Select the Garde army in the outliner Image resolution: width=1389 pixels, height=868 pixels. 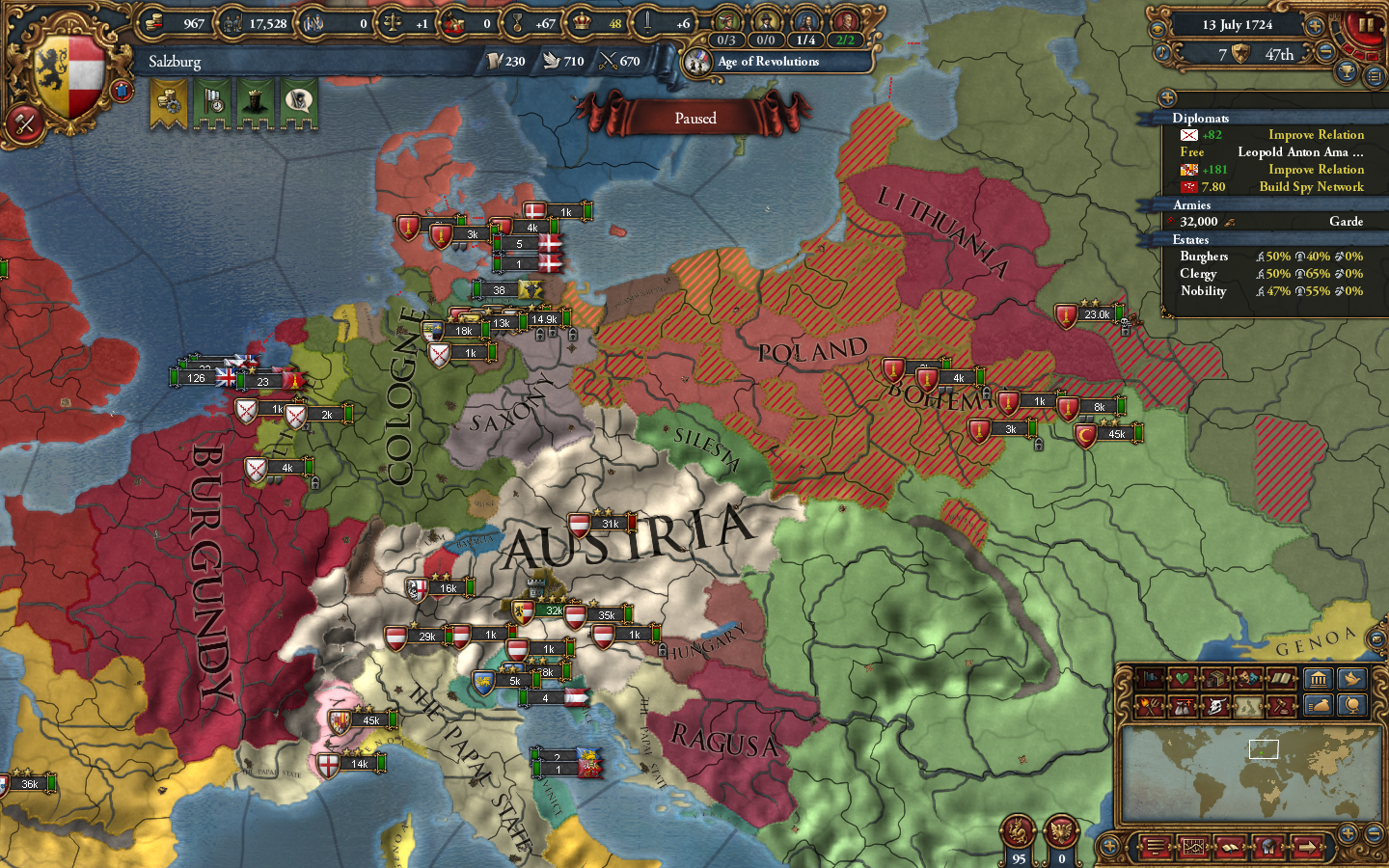coord(1344,221)
